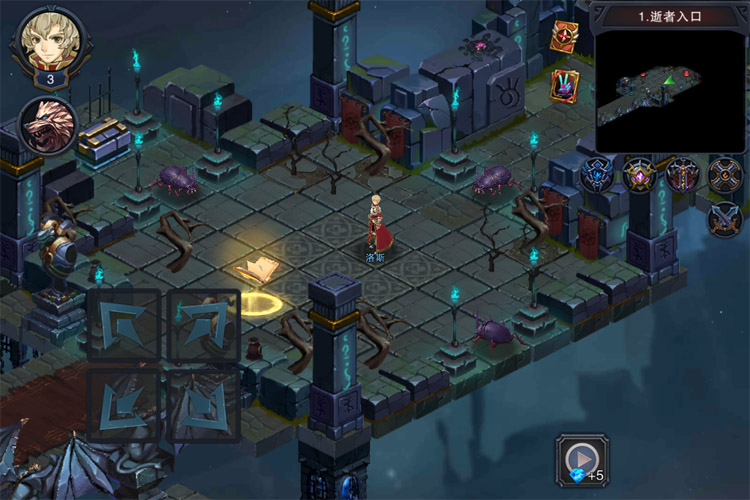750x500 pixels.
Task: Move with the down-right arrow button
Action: click(203, 402)
